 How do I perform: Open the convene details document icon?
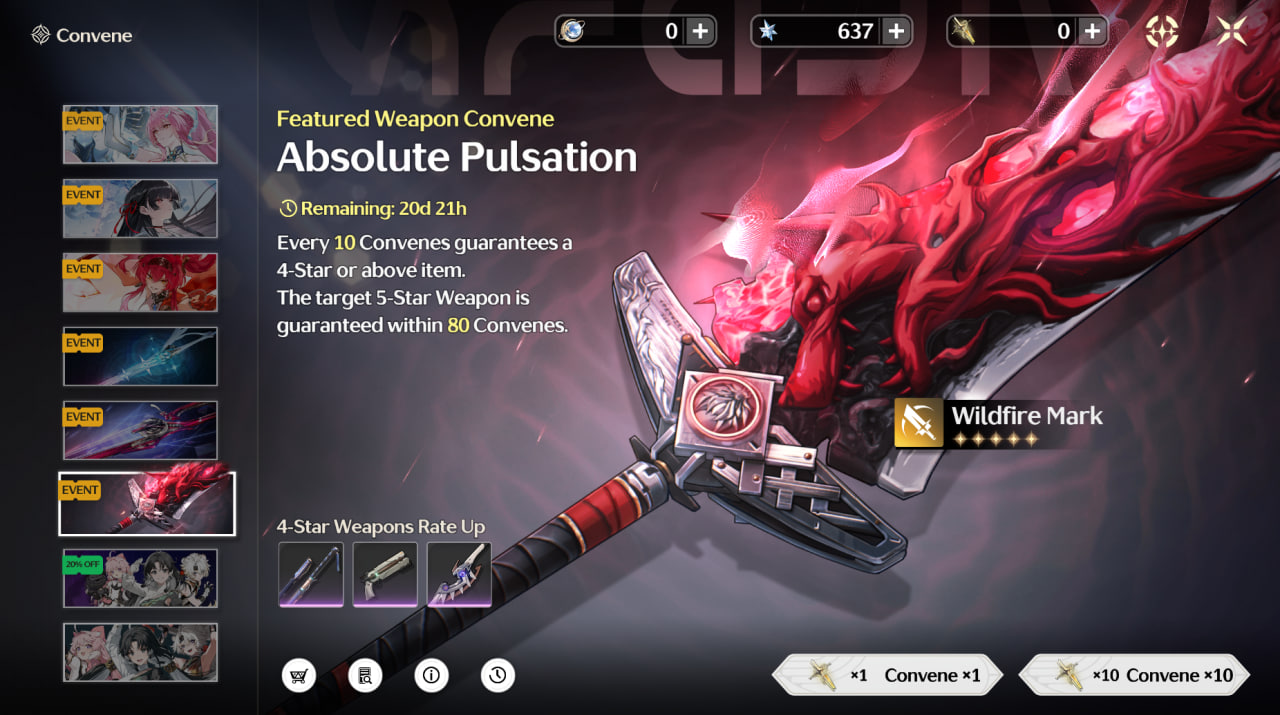[x=365, y=676]
